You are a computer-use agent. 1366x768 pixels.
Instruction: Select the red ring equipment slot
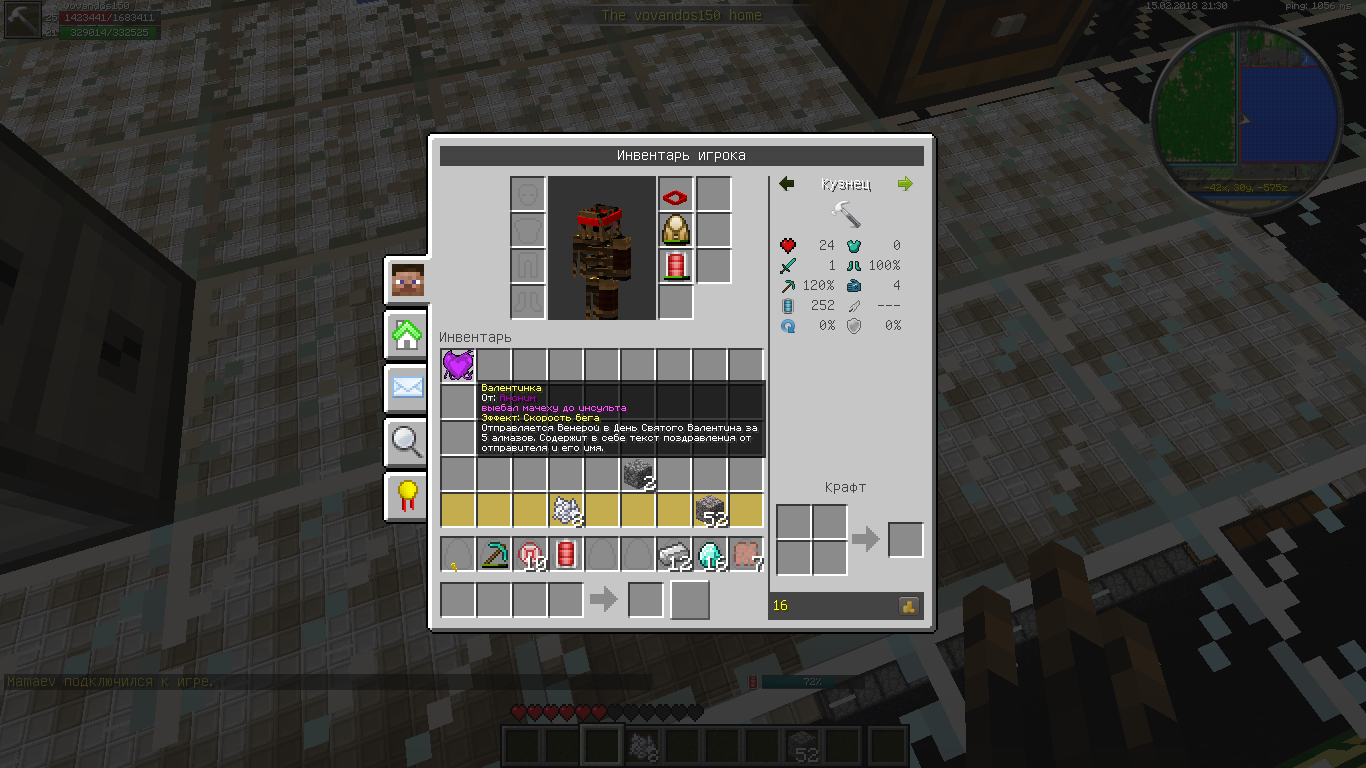pos(676,195)
